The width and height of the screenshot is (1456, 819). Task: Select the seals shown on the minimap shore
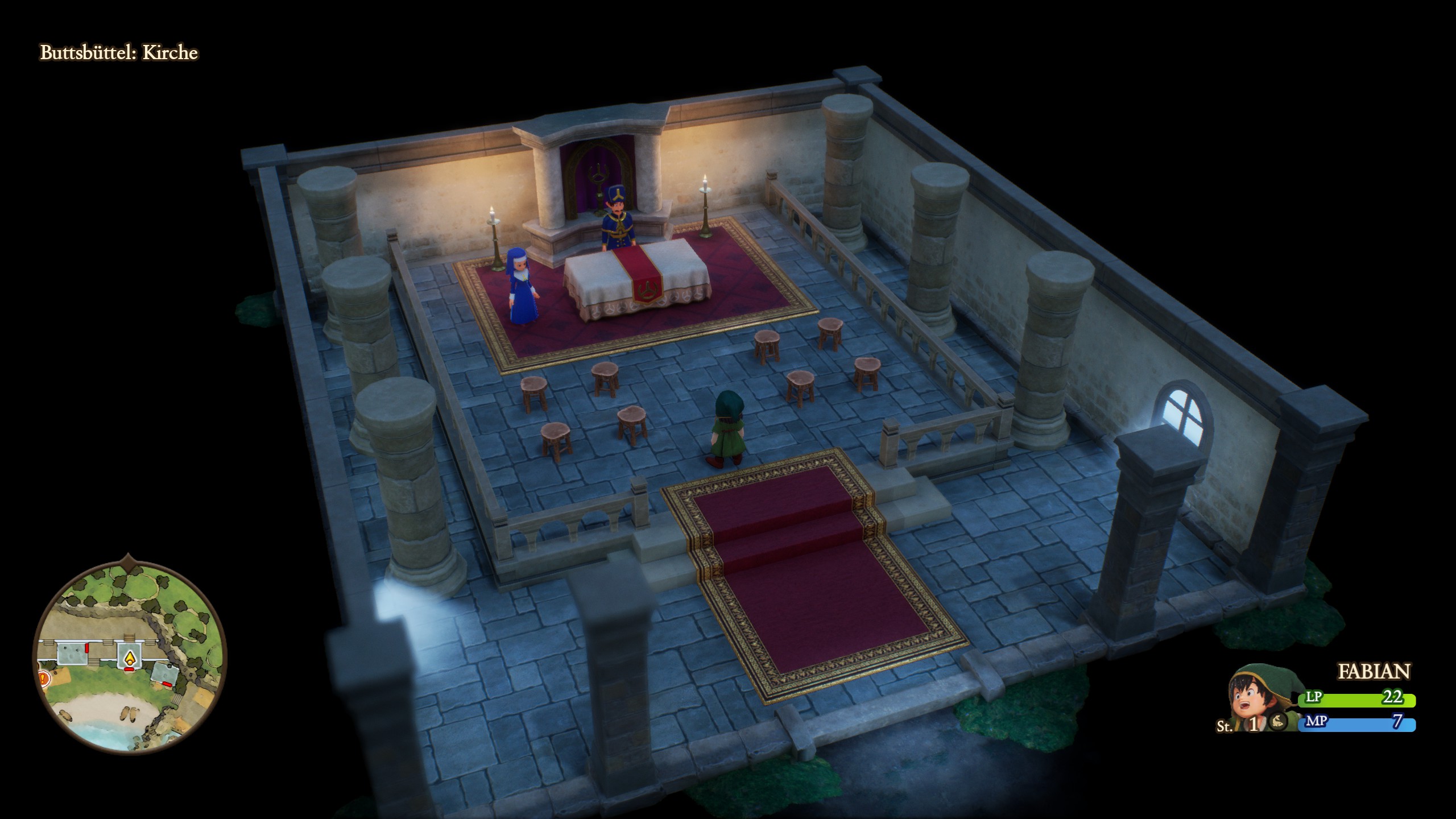[129, 715]
